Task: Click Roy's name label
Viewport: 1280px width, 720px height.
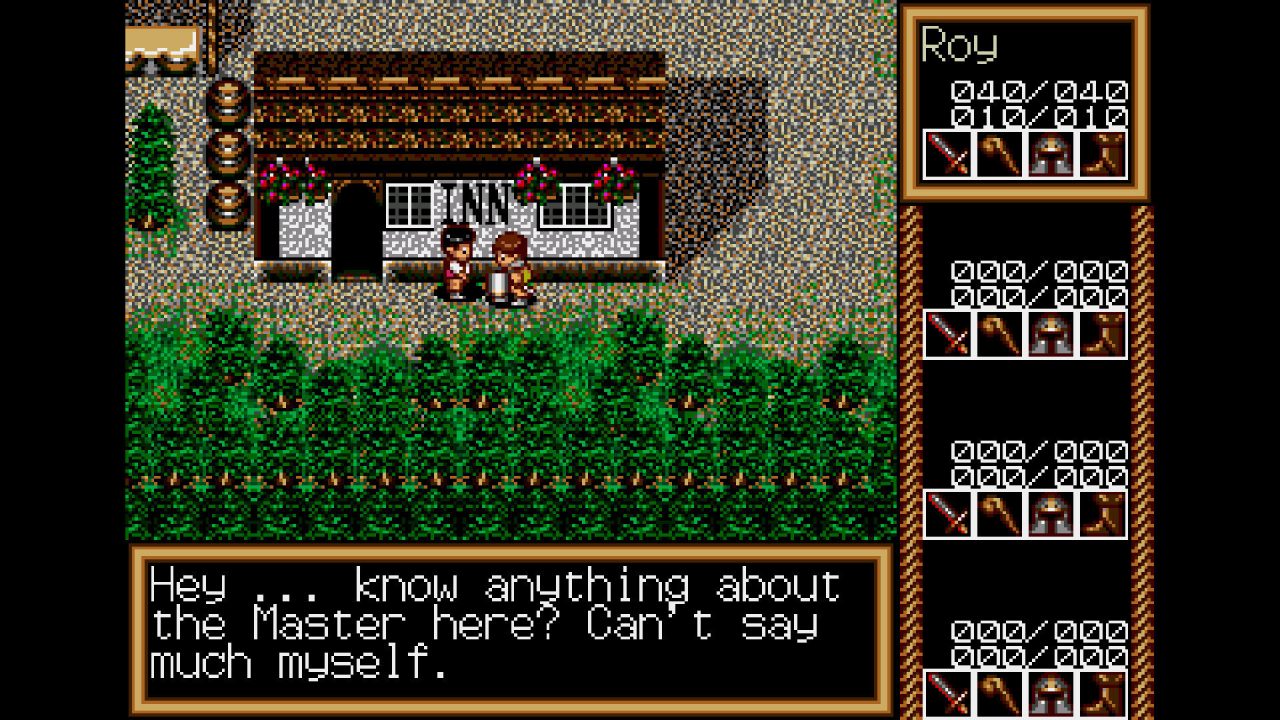Action: coord(960,45)
